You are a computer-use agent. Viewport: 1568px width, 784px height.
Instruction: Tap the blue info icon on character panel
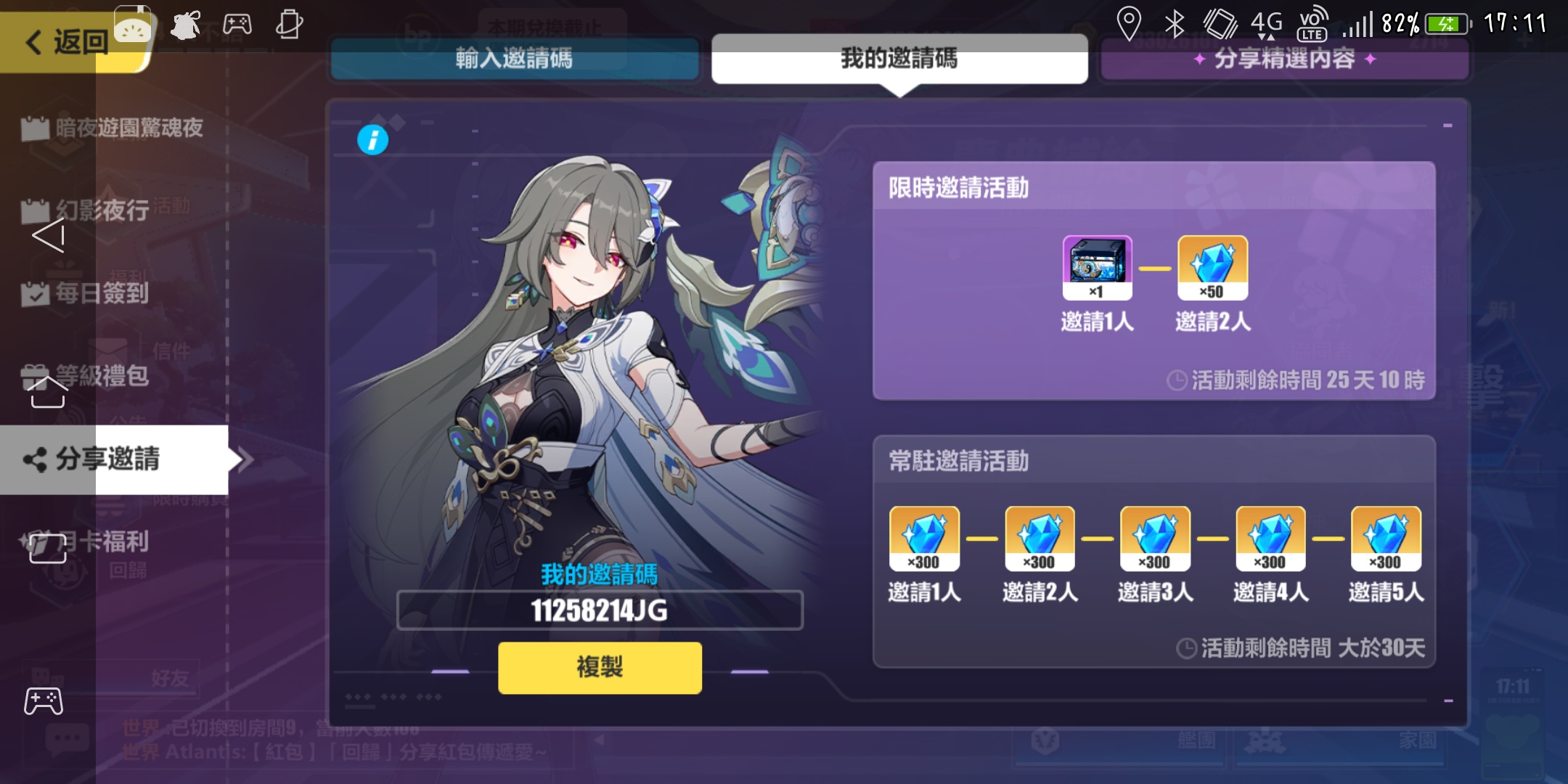[x=372, y=139]
